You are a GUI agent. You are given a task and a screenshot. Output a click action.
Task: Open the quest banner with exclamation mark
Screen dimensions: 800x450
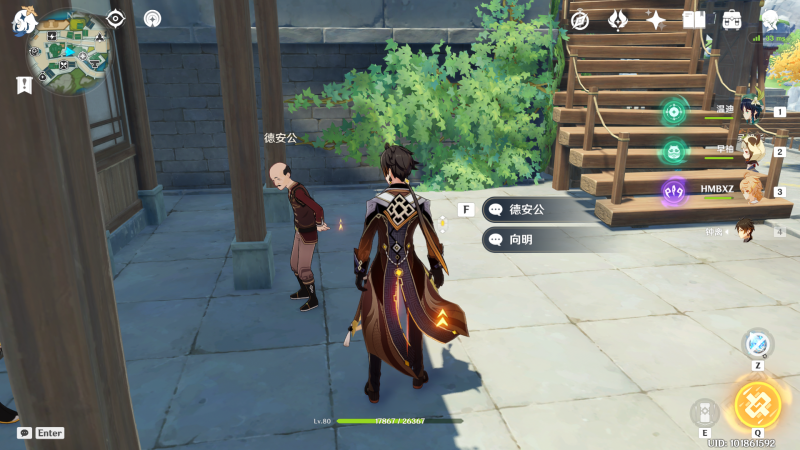24,86
